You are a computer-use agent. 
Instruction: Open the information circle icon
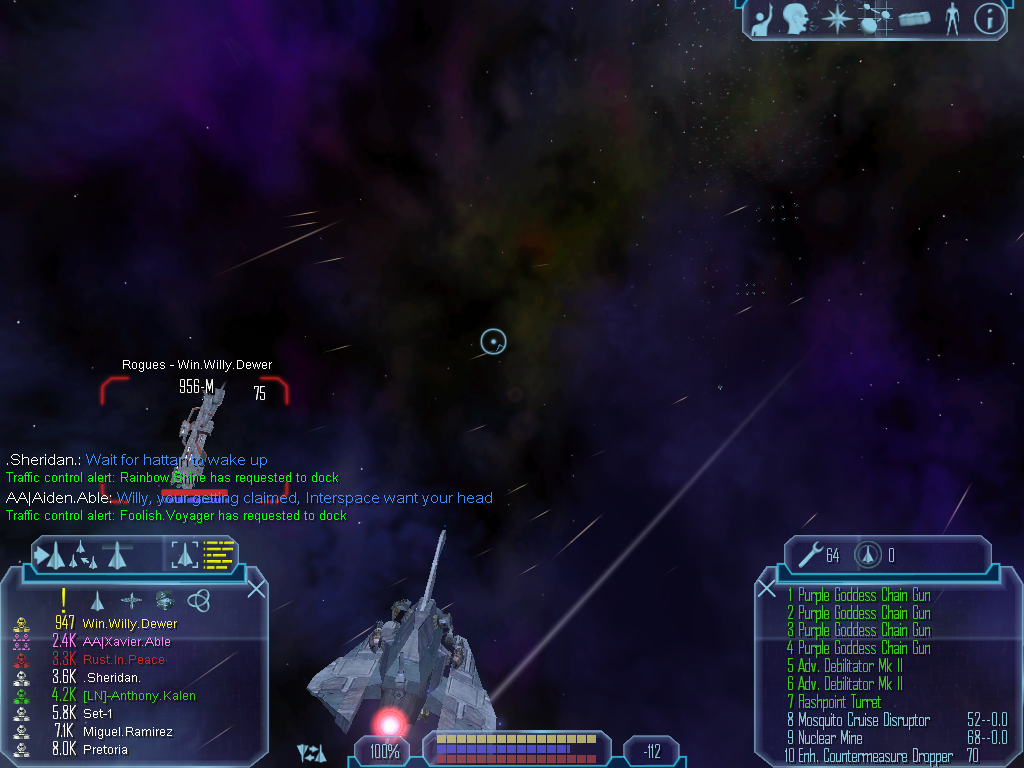coord(988,18)
